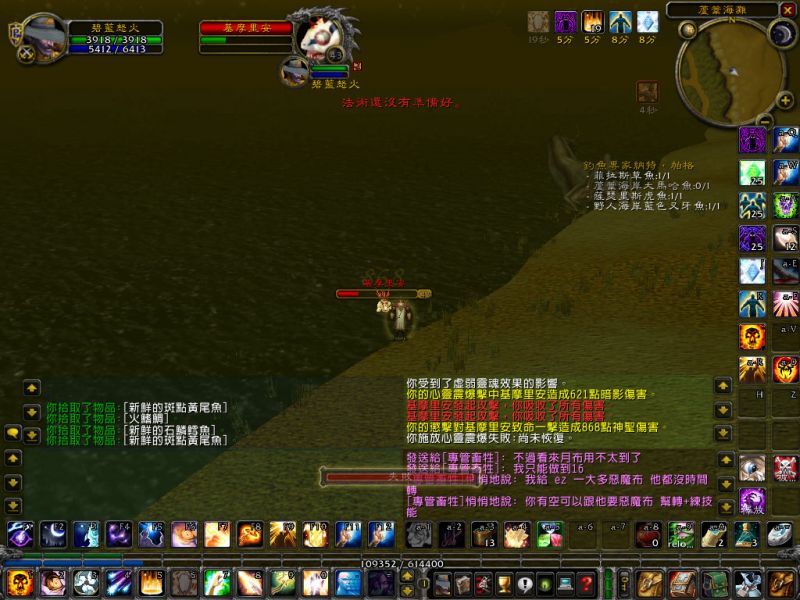Image resolution: width=800 pixels, height=600 pixels.
Task: Use the skull and crossbones ability
Action: pyautogui.click(x=786, y=466)
